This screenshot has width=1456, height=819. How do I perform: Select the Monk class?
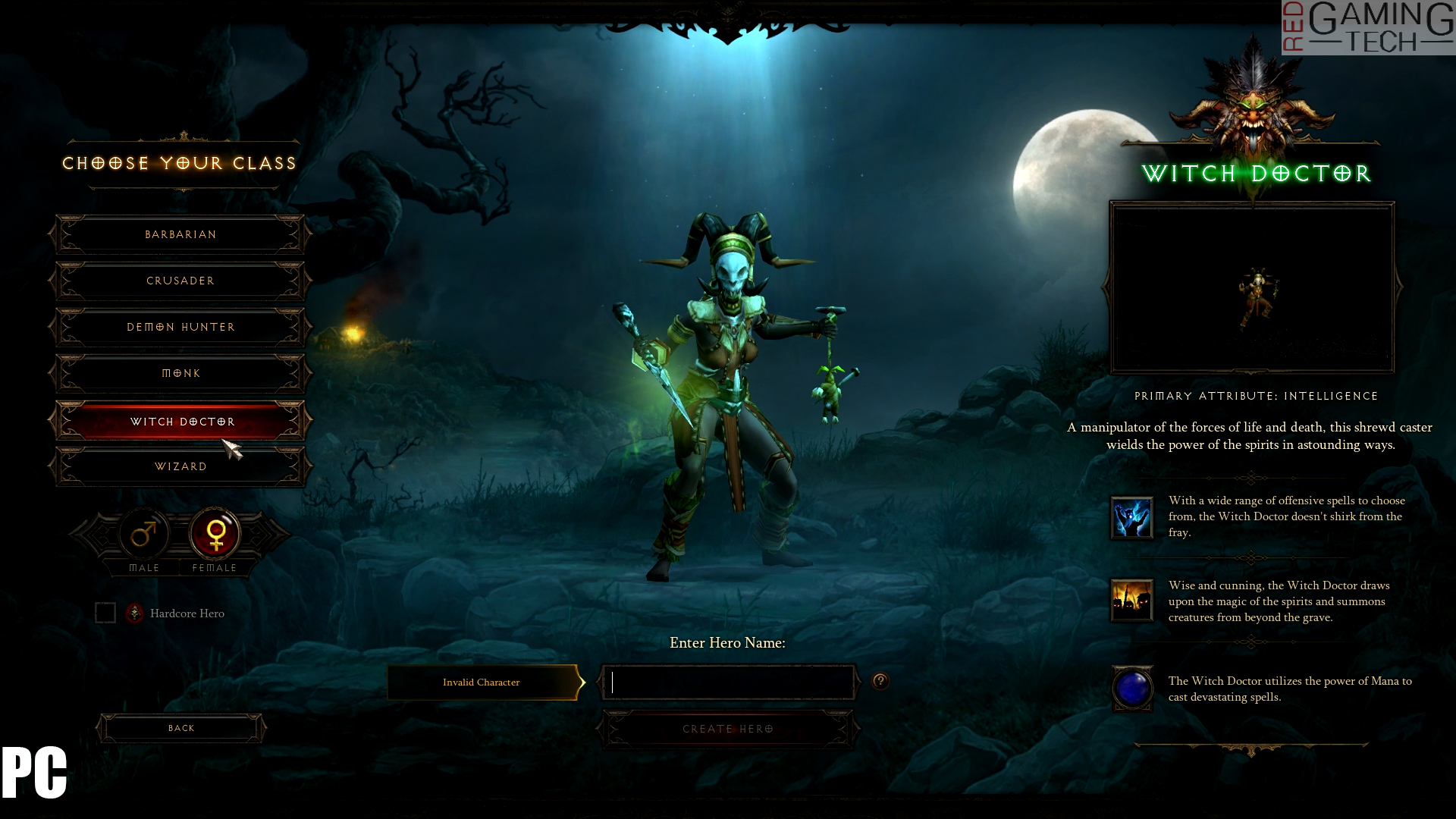click(180, 373)
